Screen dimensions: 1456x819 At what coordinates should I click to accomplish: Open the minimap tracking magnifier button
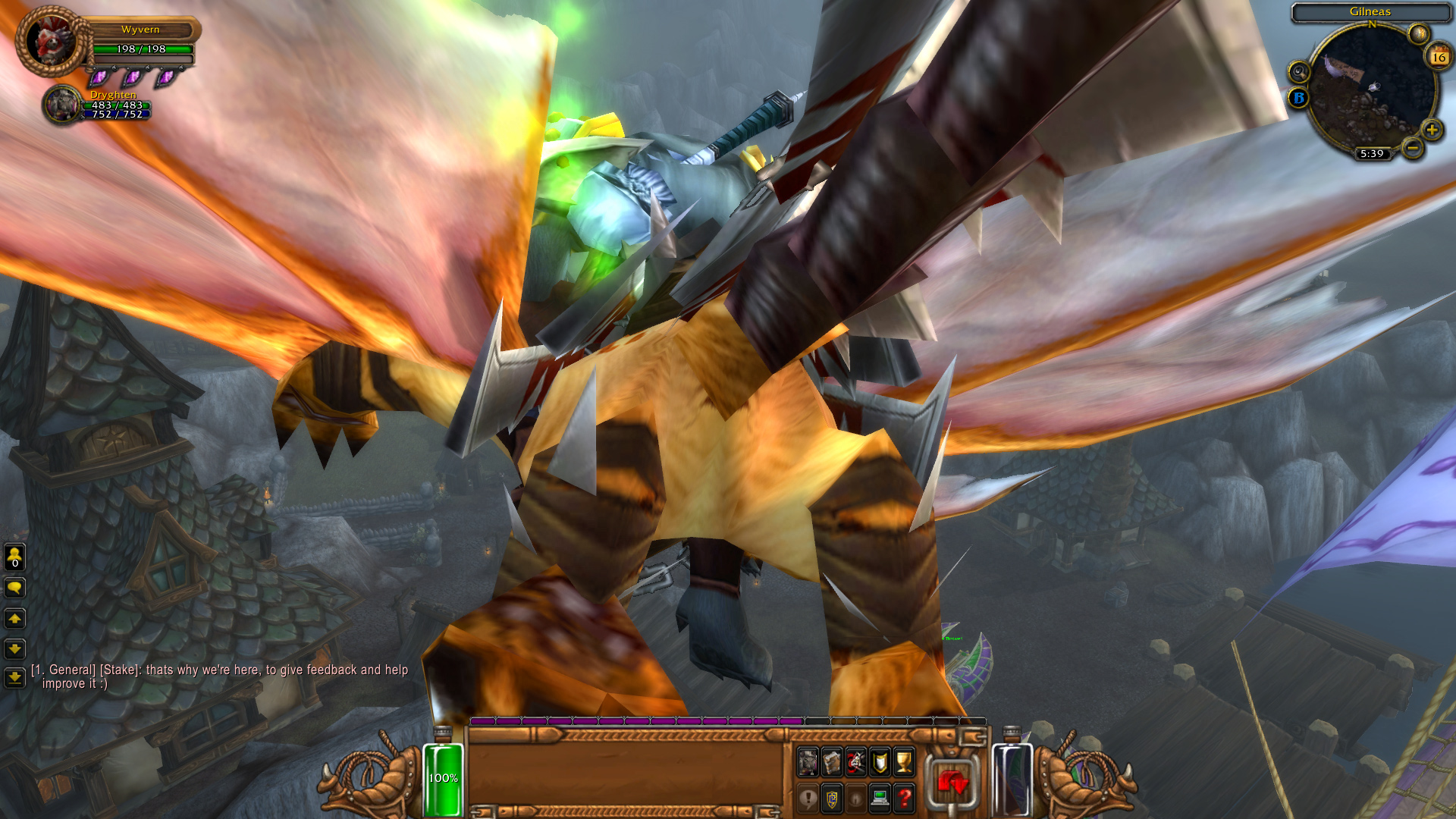click(x=1299, y=72)
